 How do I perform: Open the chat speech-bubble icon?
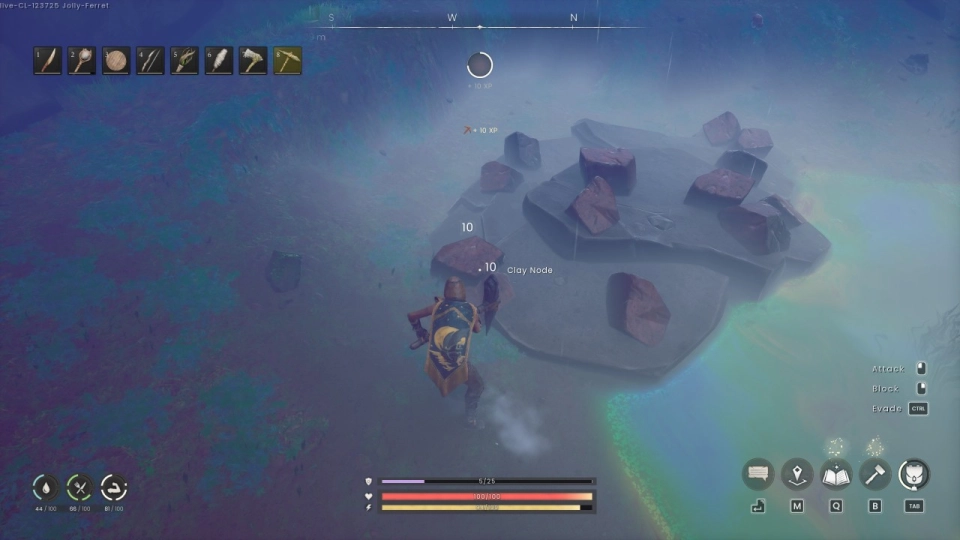click(758, 474)
